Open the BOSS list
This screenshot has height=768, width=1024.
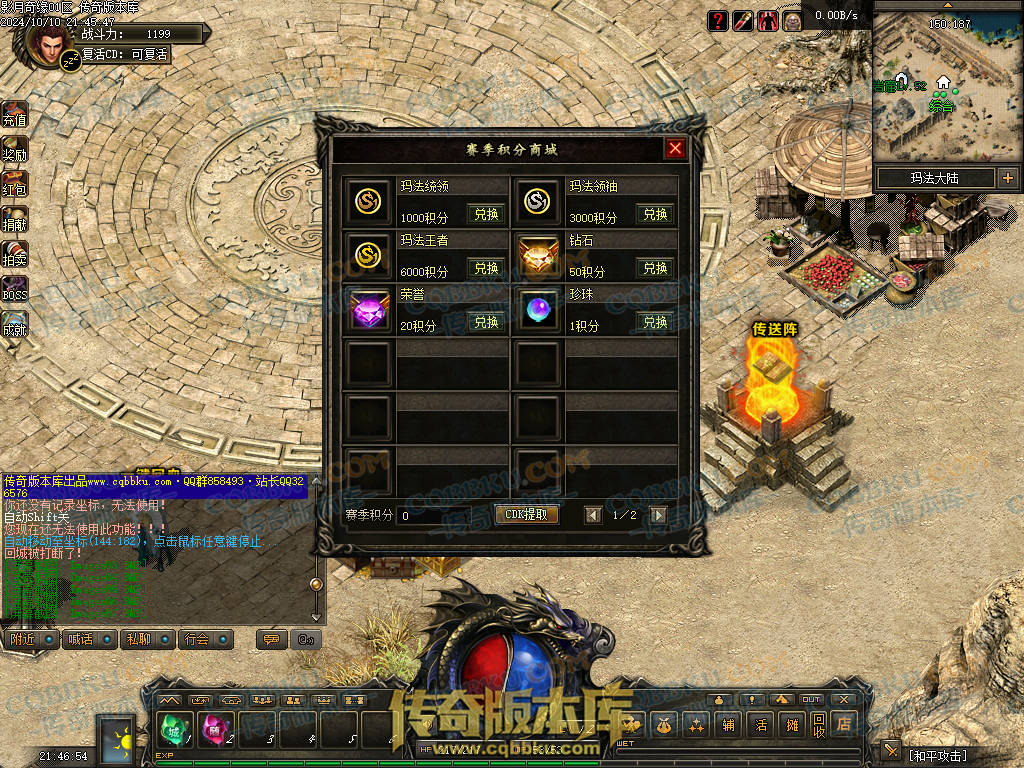click(x=14, y=289)
